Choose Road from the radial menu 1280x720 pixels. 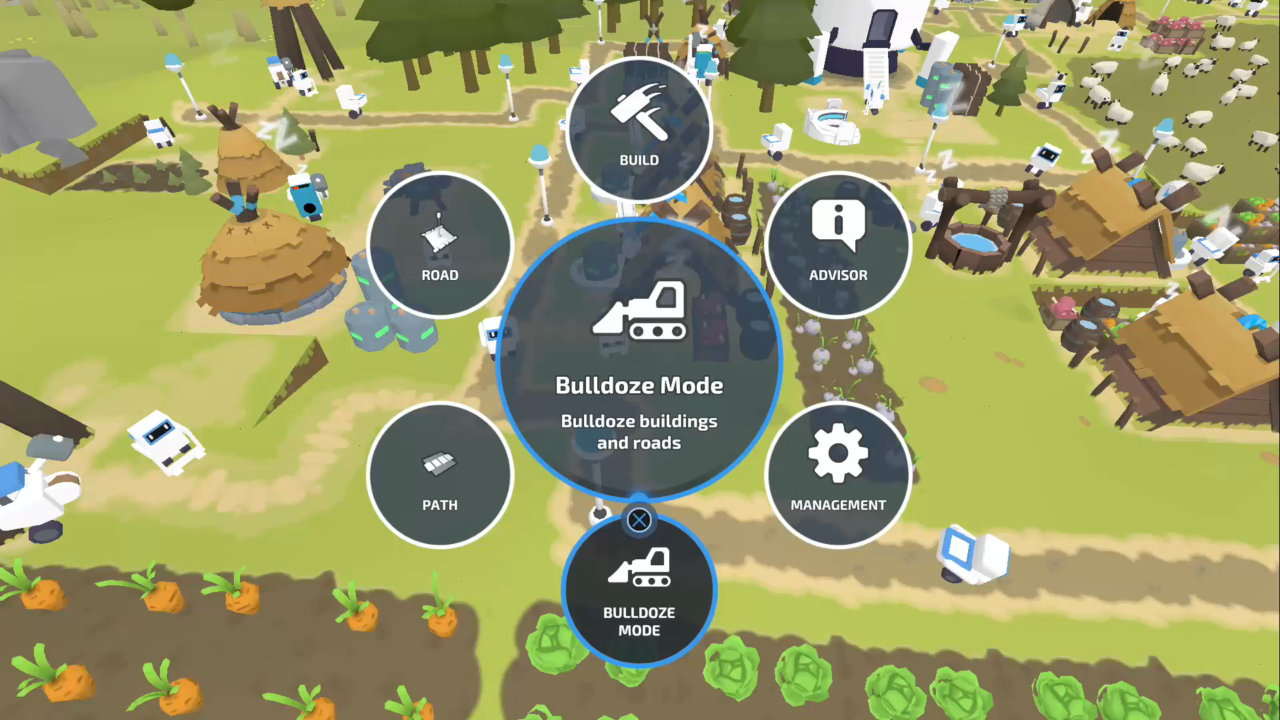[x=440, y=245]
